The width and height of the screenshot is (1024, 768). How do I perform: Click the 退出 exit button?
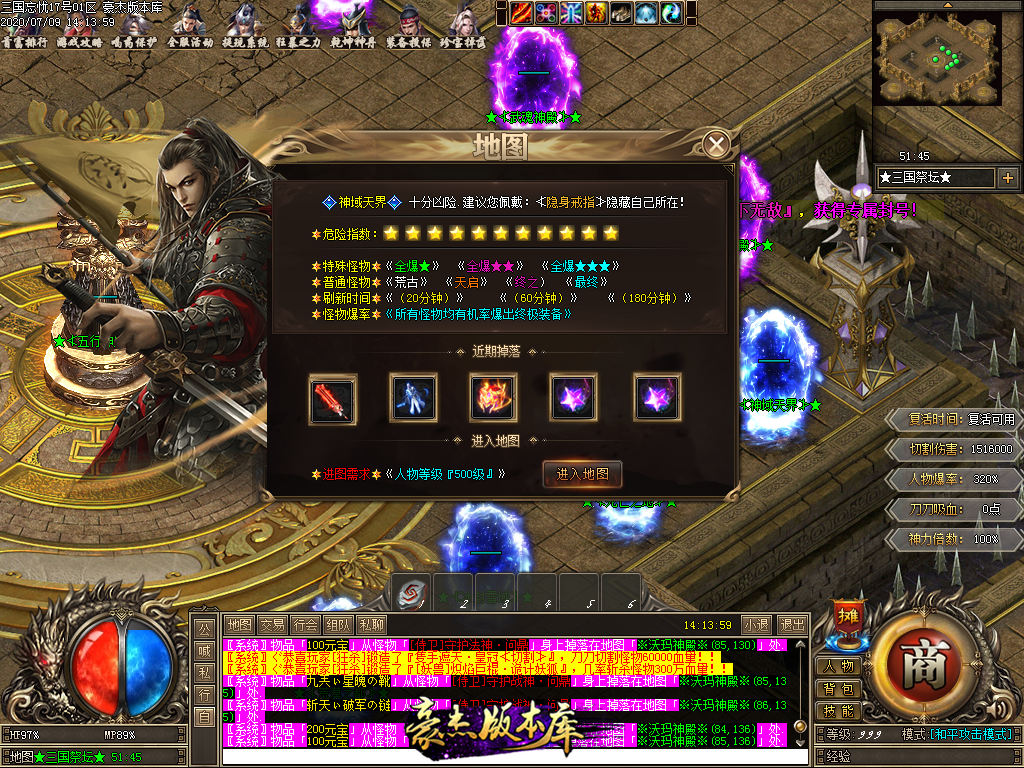792,624
